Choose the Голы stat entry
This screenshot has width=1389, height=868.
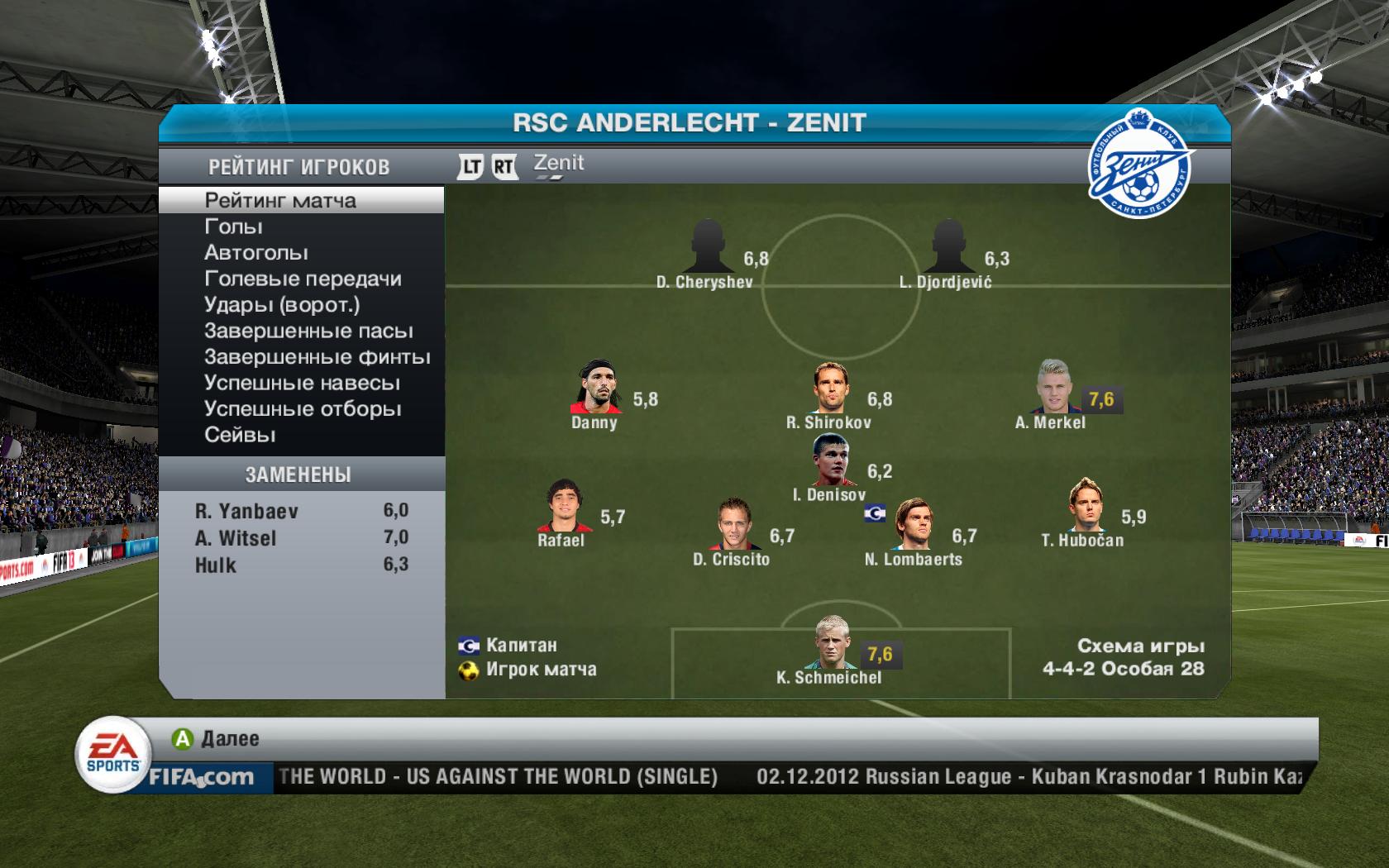coord(234,227)
